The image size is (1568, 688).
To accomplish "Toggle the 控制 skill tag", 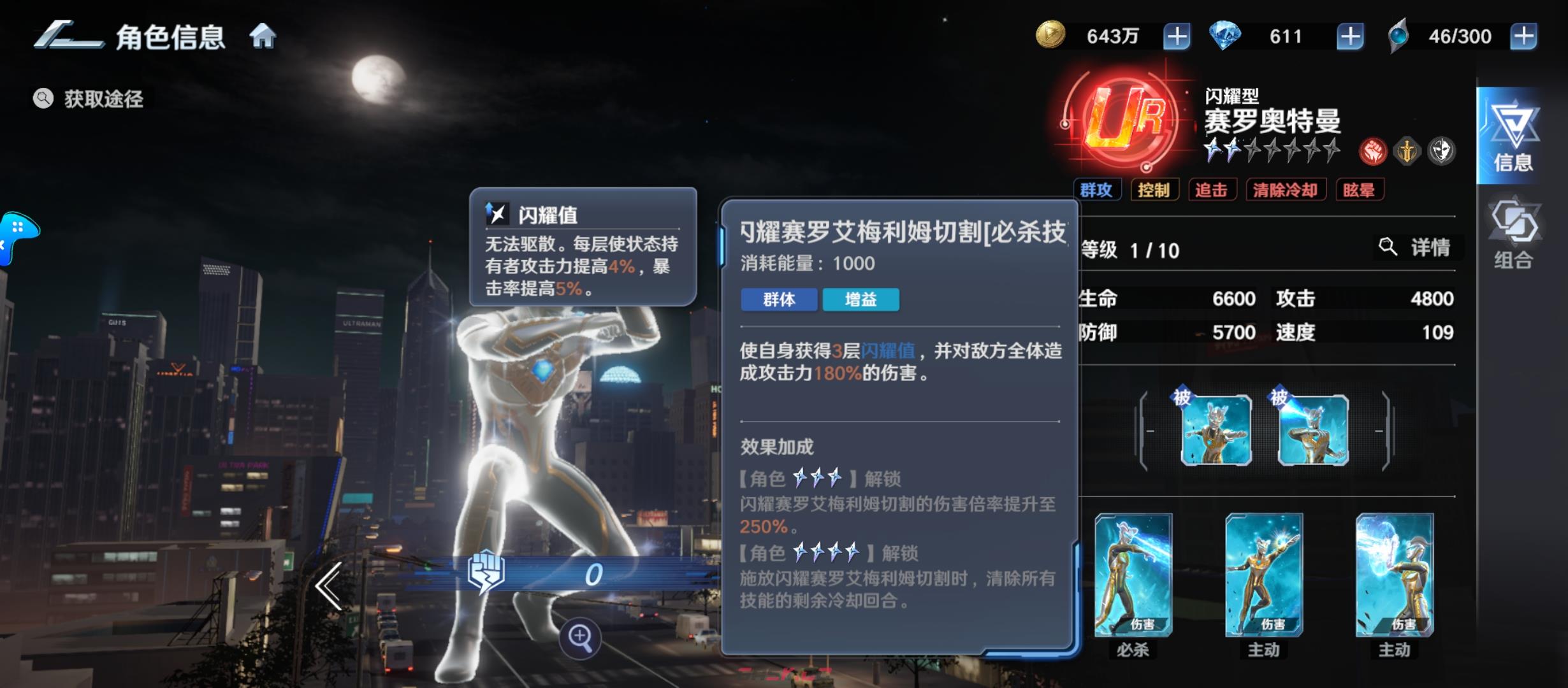I will [x=1155, y=189].
